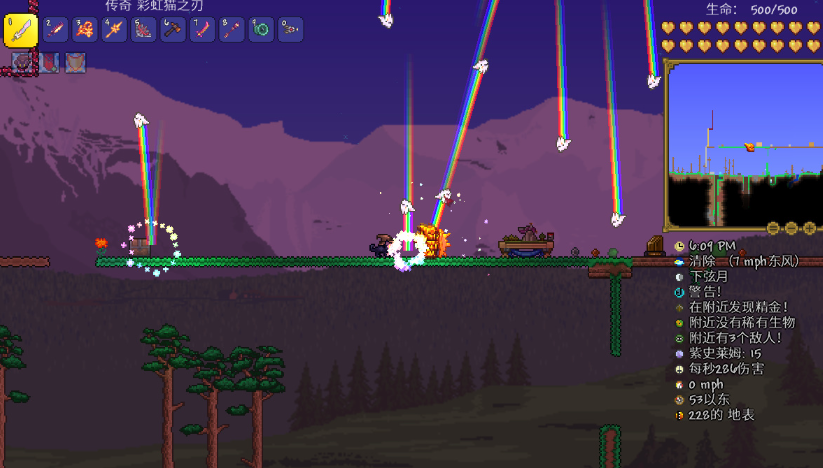Choose the flaming golden item in slot 3
The height and width of the screenshot is (468, 823).
tap(85, 29)
